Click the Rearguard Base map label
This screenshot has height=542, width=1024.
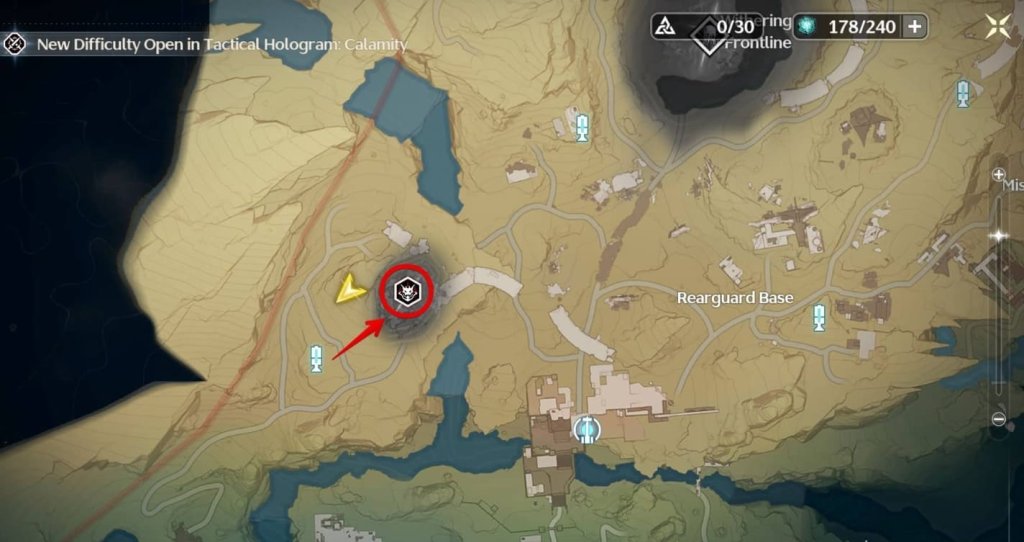click(734, 298)
